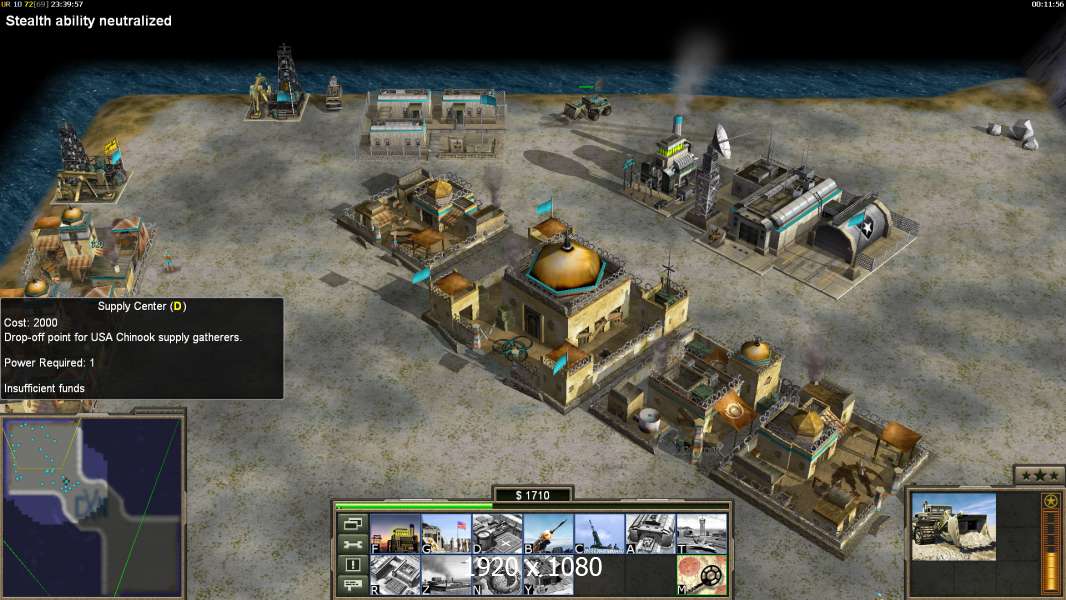Open the three-star Generals powers button
This screenshot has width=1066, height=600.
(1037, 475)
